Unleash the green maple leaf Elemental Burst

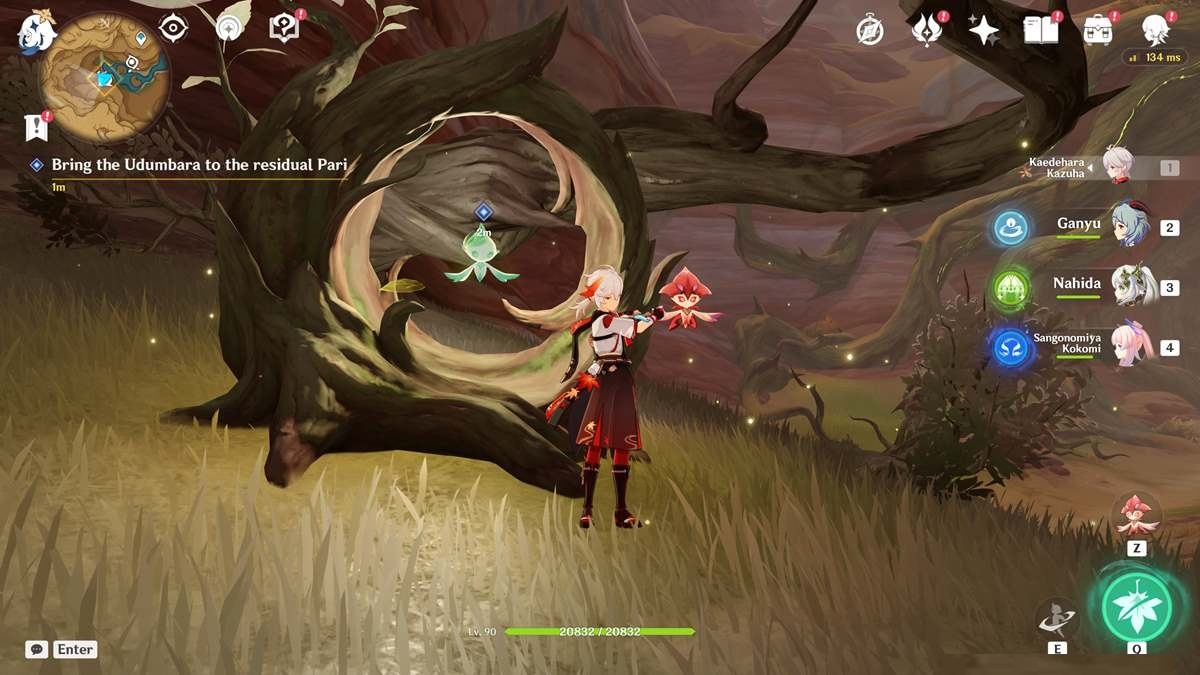(x=1137, y=606)
